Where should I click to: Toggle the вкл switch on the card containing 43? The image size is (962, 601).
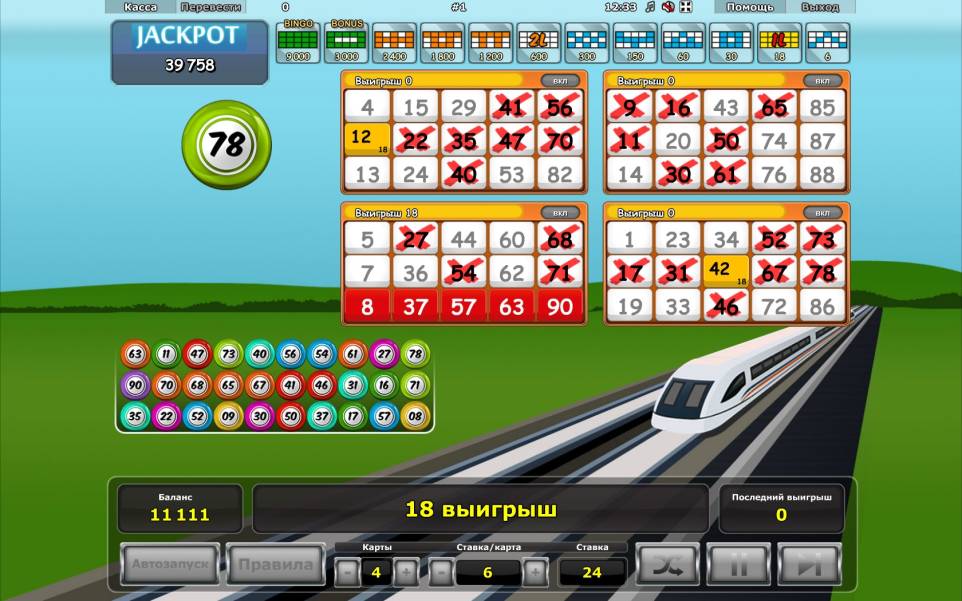pyautogui.click(x=822, y=80)
